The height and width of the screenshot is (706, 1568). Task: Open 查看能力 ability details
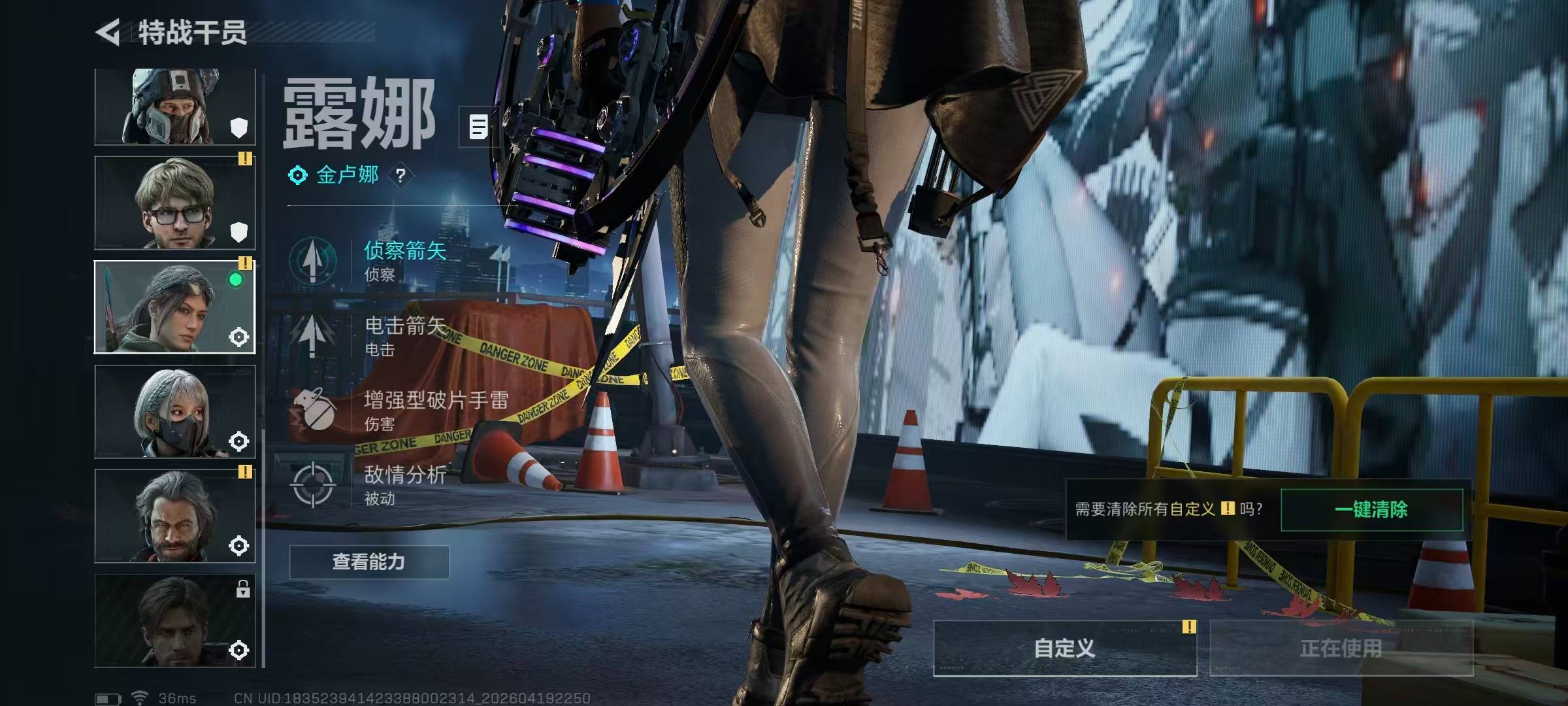pos(369,562)
